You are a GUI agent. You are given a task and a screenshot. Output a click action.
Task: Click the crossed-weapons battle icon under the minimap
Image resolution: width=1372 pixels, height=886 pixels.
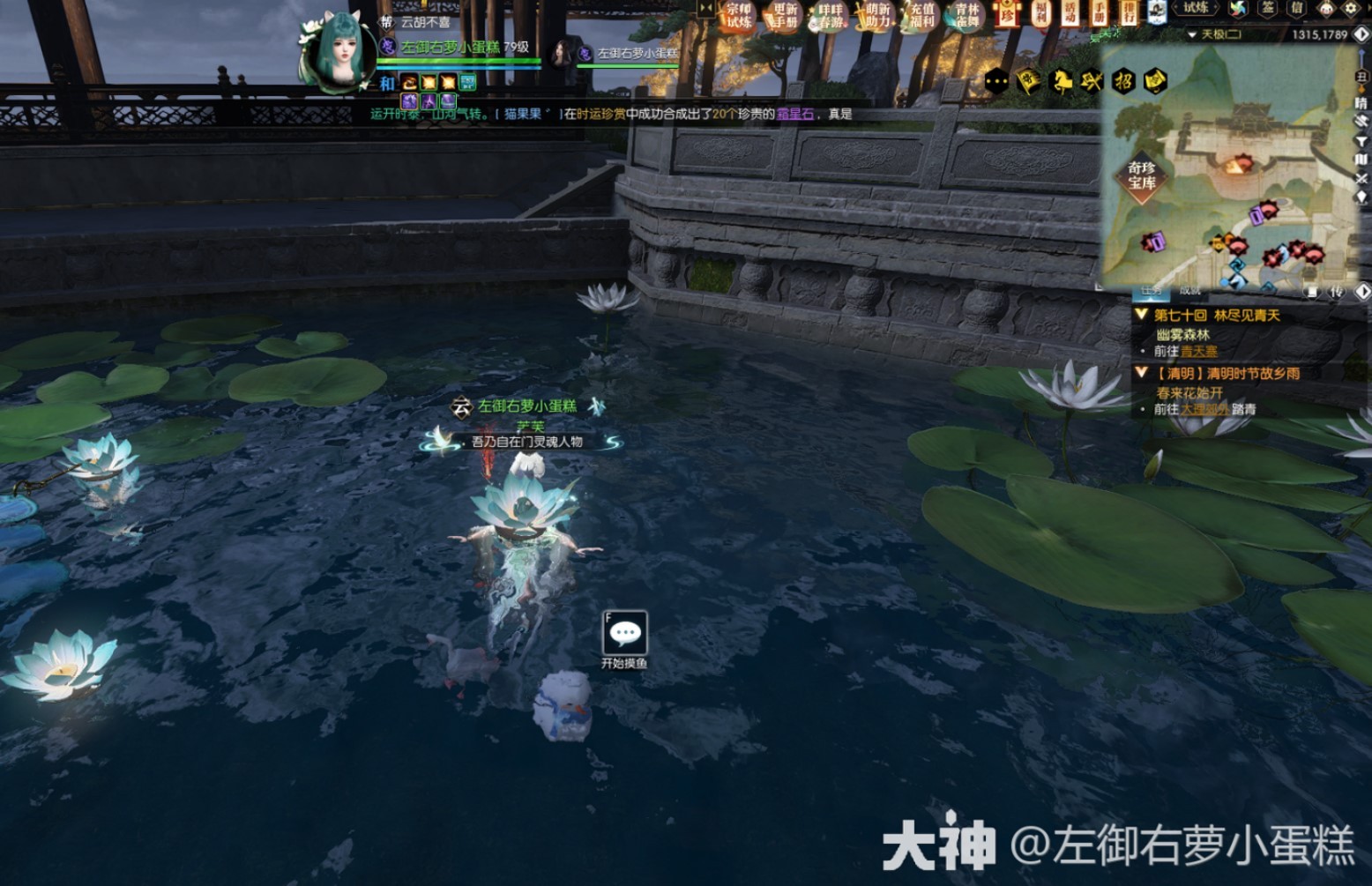click(x=1091, y=80)
